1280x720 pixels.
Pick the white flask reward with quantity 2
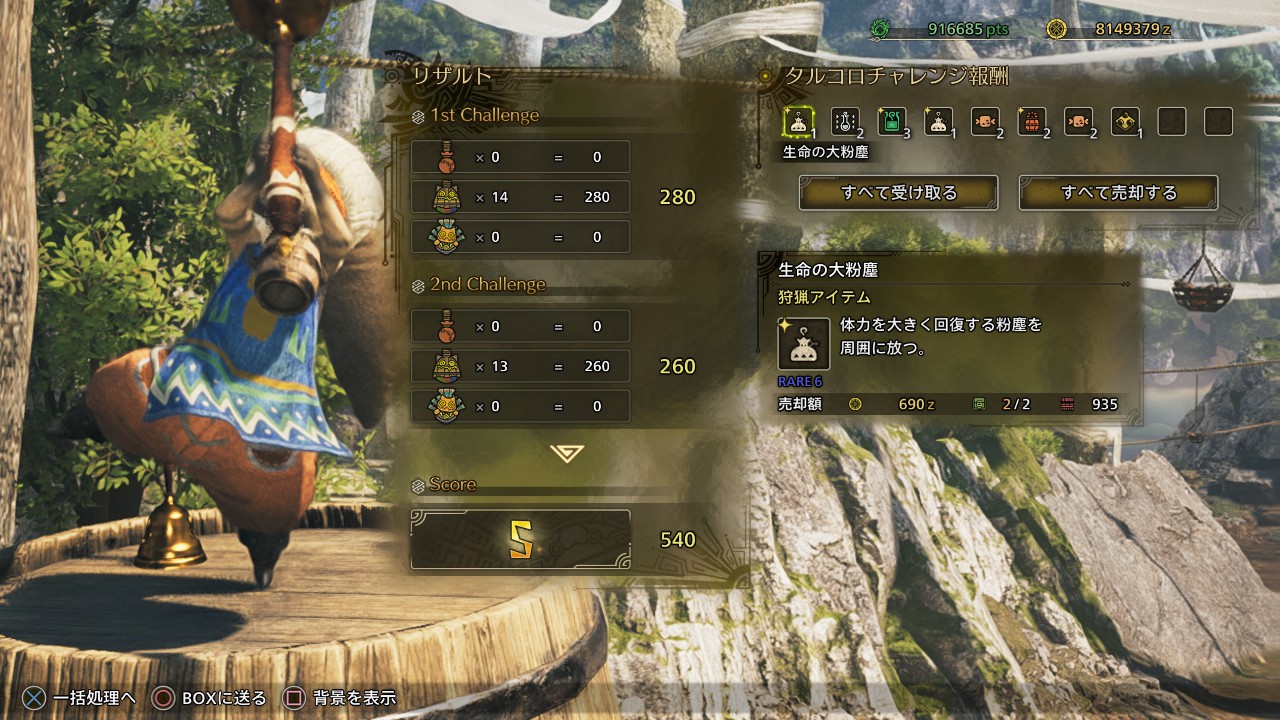845,122
